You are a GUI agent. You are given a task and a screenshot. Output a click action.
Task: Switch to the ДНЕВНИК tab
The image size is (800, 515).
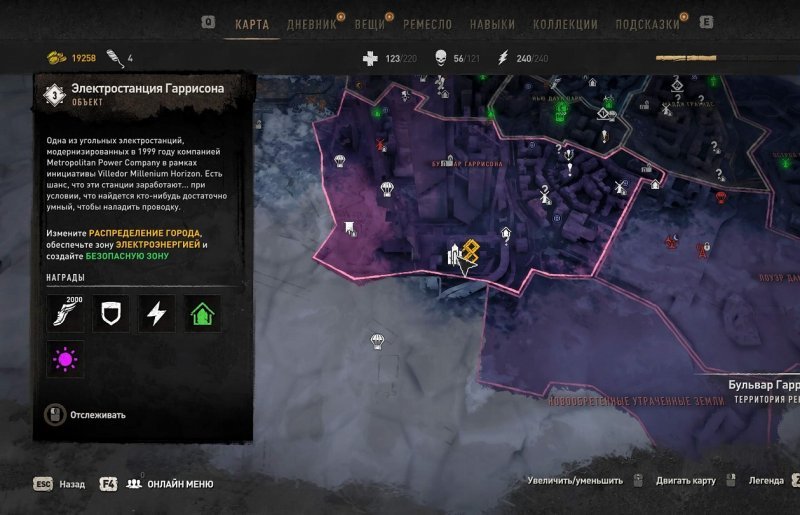(x=311, y=24)
